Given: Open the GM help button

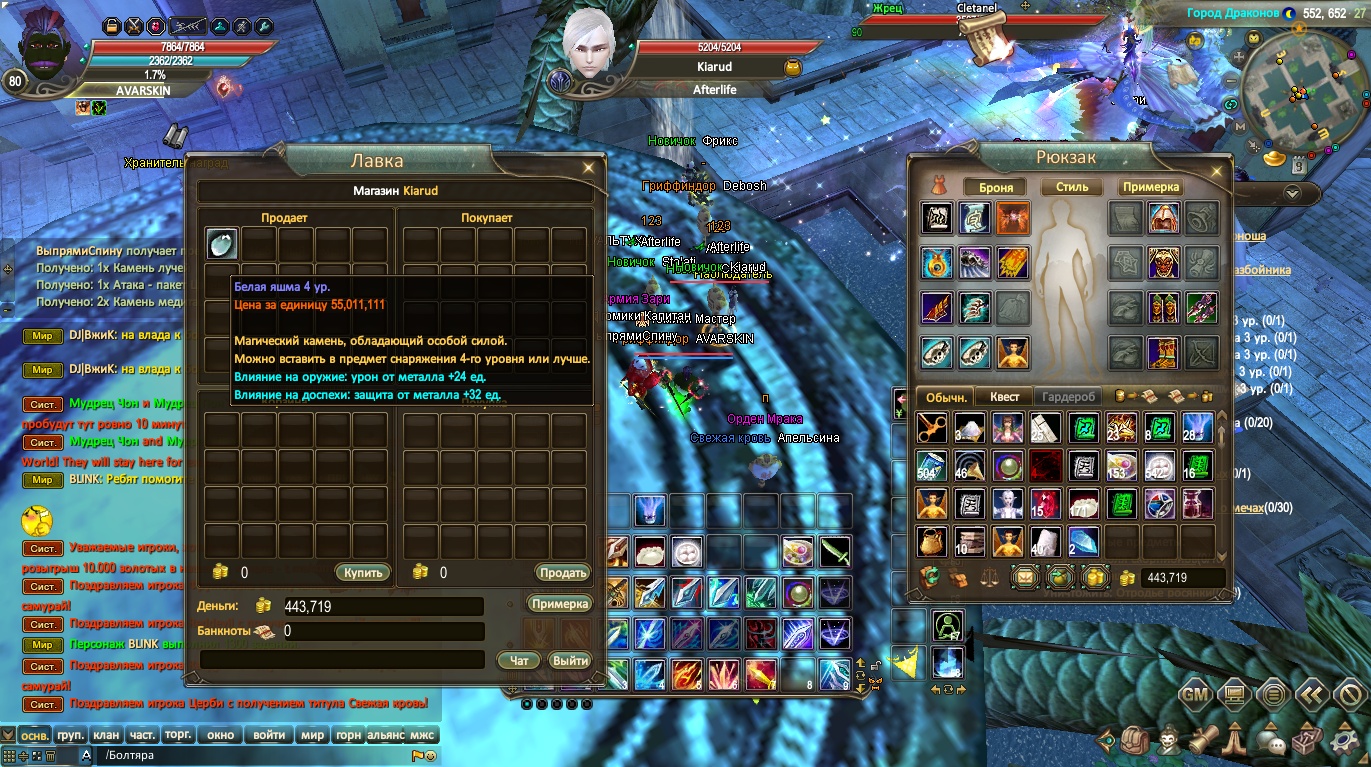Looking at the screenshot, I should 1195,694.
